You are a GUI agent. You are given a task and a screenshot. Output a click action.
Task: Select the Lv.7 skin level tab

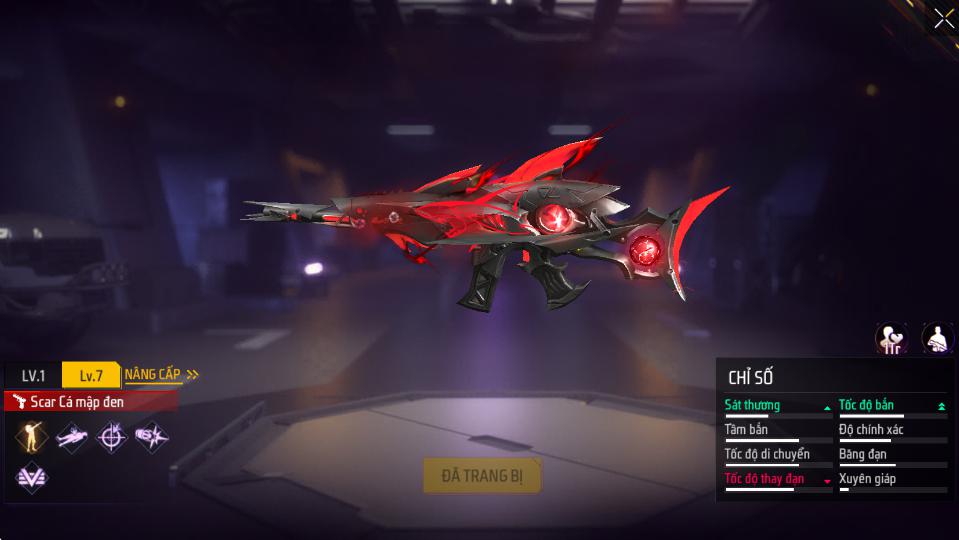90,375
